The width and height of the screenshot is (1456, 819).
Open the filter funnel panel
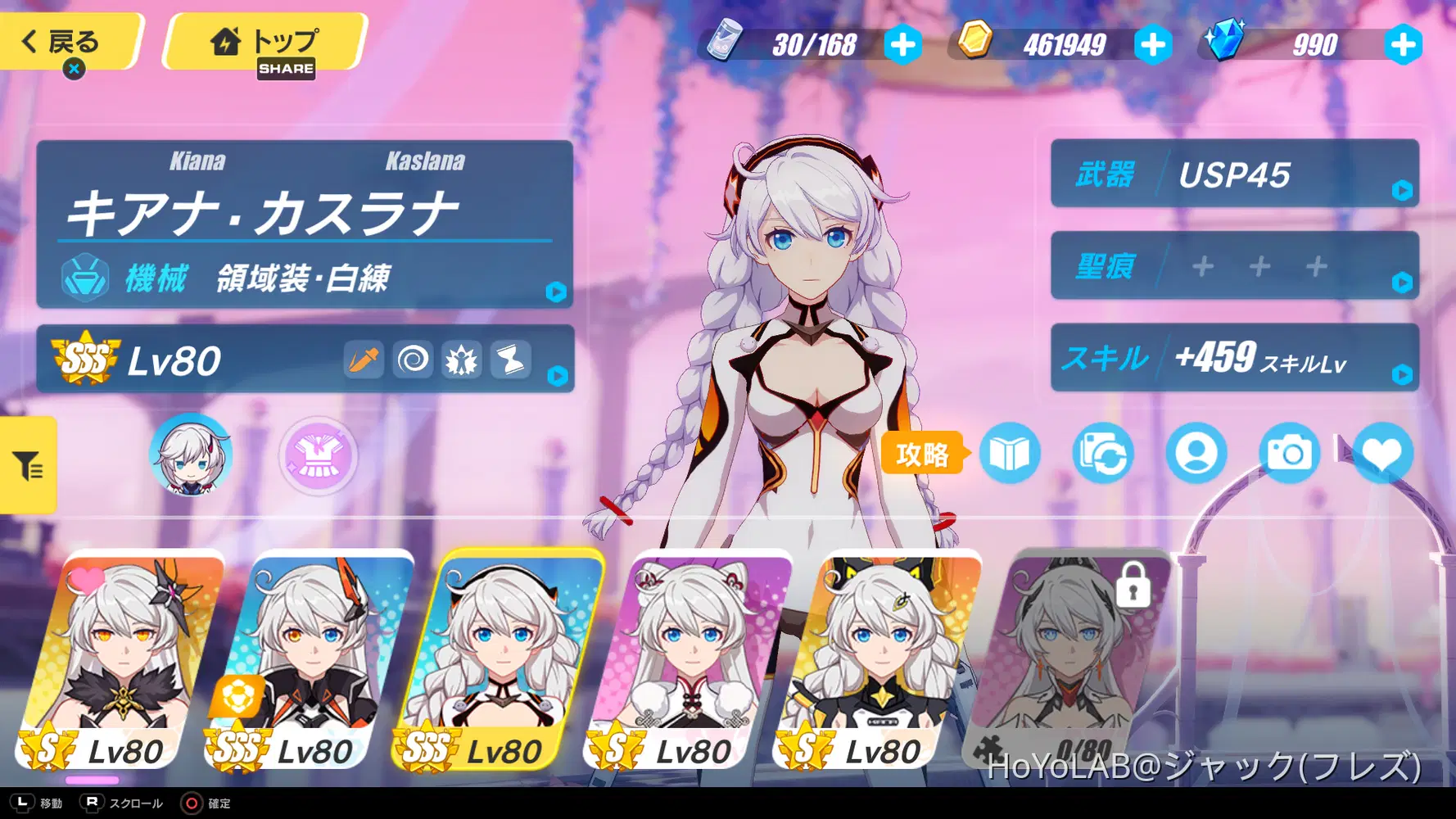click(27, 465)
